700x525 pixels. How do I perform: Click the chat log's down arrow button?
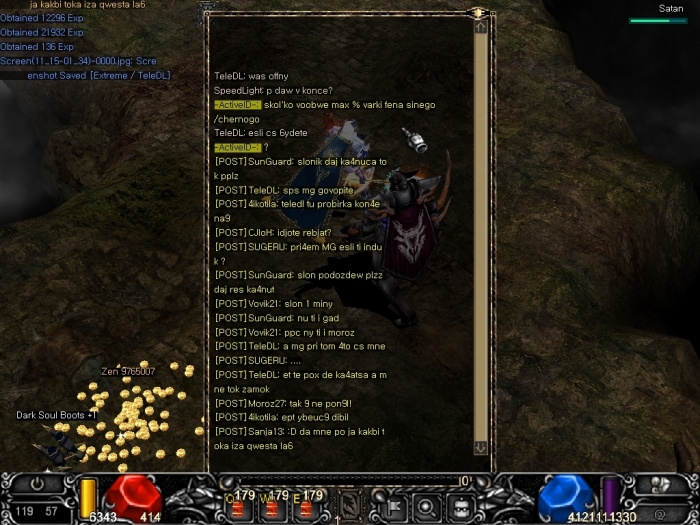click(x=480, y=448)
